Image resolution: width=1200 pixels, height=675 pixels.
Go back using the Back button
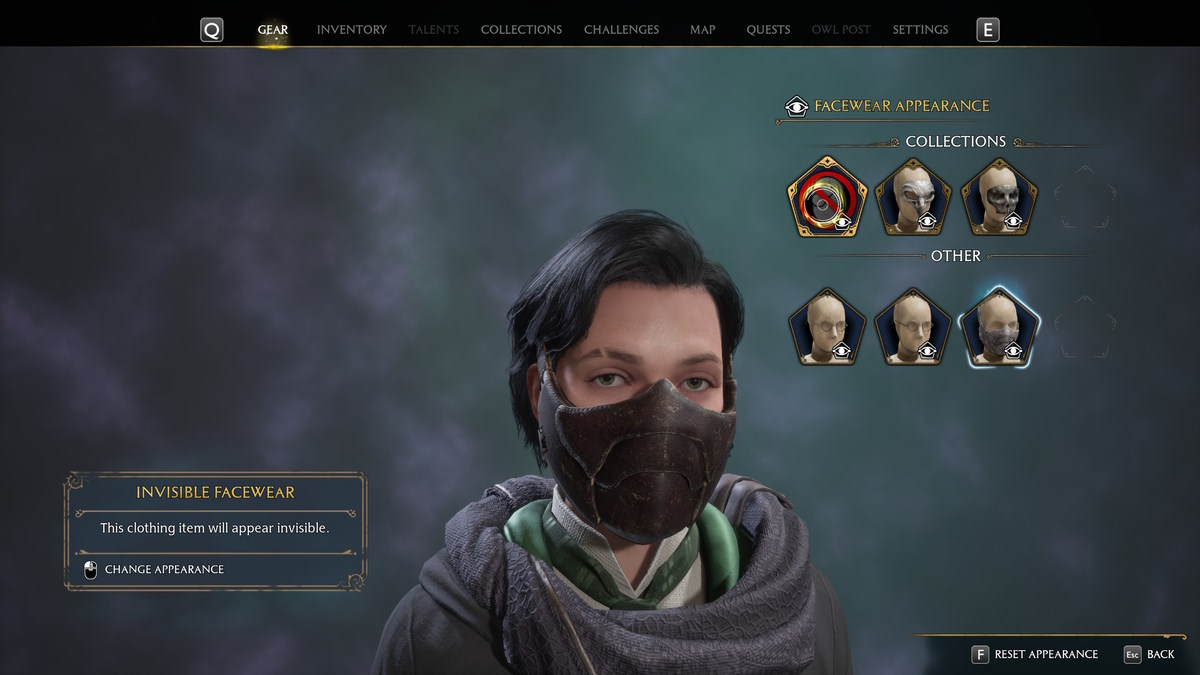1149,654
